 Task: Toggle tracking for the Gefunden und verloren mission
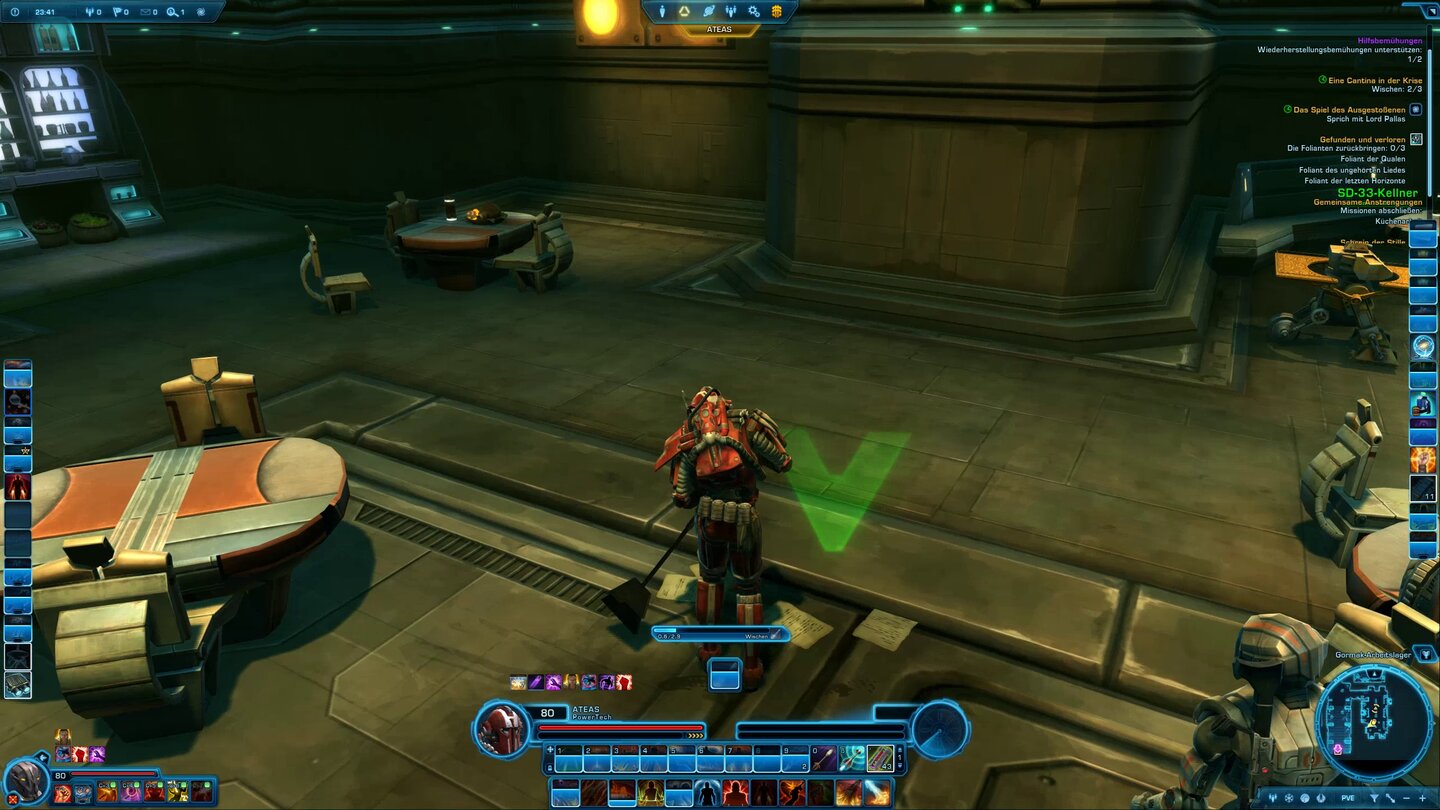1416,139
